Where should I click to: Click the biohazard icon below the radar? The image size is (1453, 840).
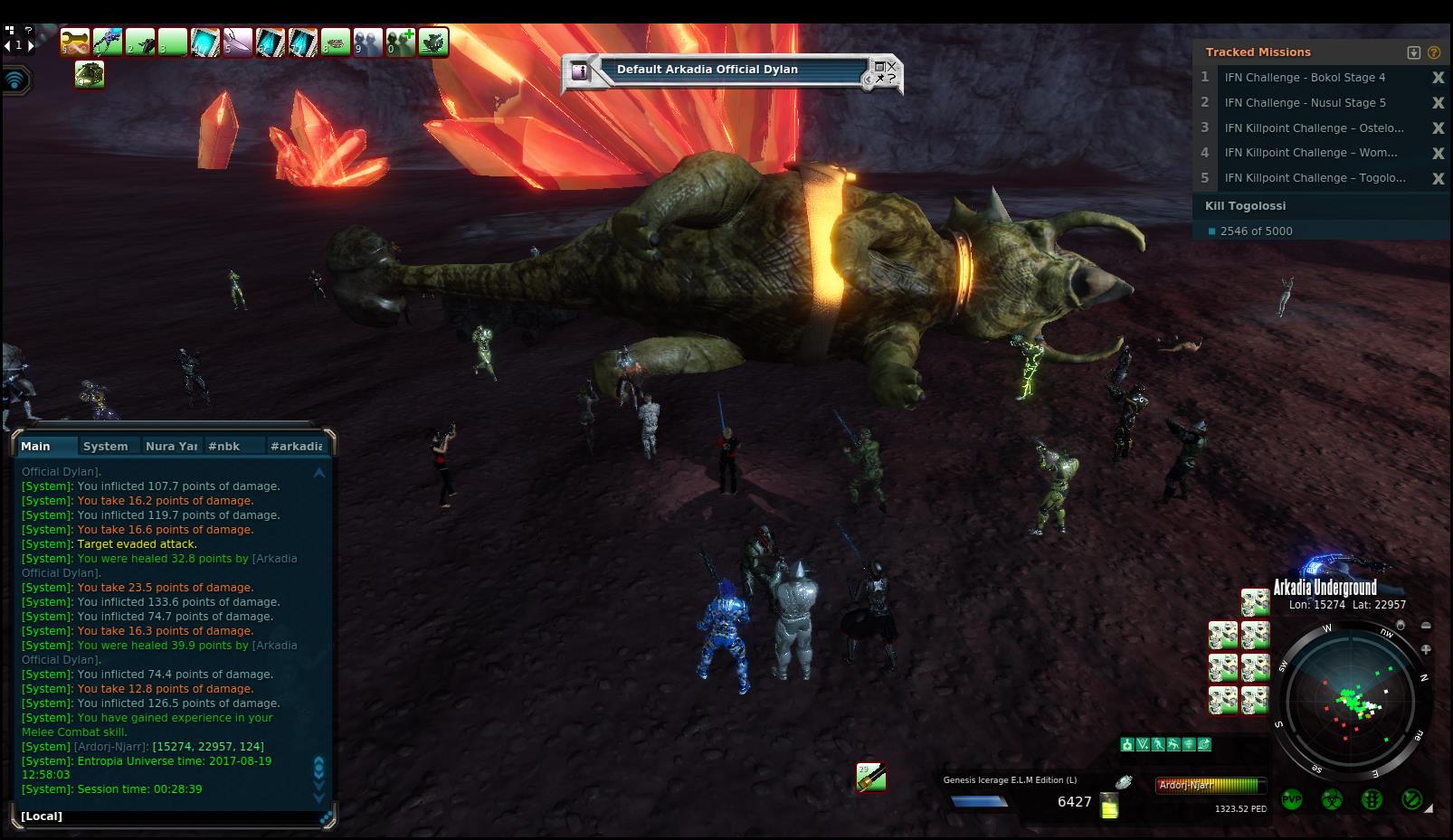pyautogui.click(x=1331, y=800)
